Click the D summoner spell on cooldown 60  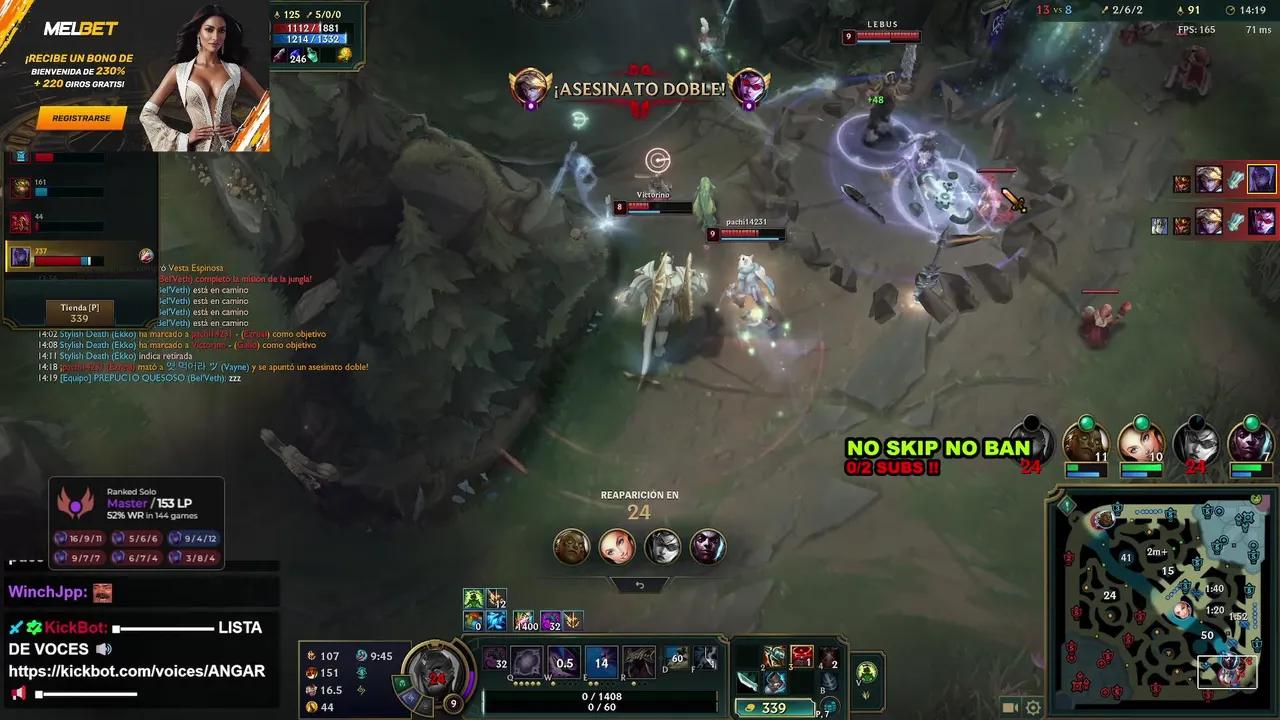point(678,659)
